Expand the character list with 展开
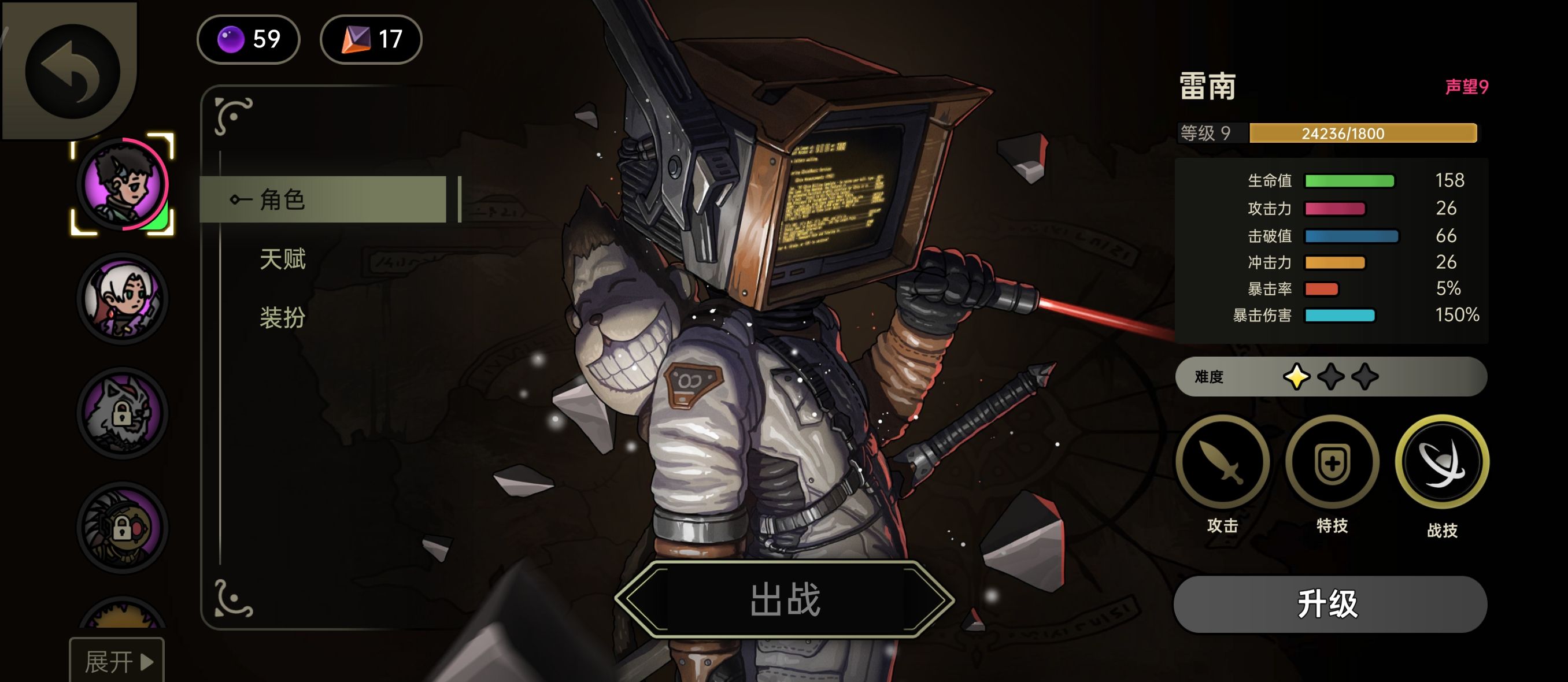Viewport: 1568px width, 682px height. pyautogui.click(x=117, y=661)
